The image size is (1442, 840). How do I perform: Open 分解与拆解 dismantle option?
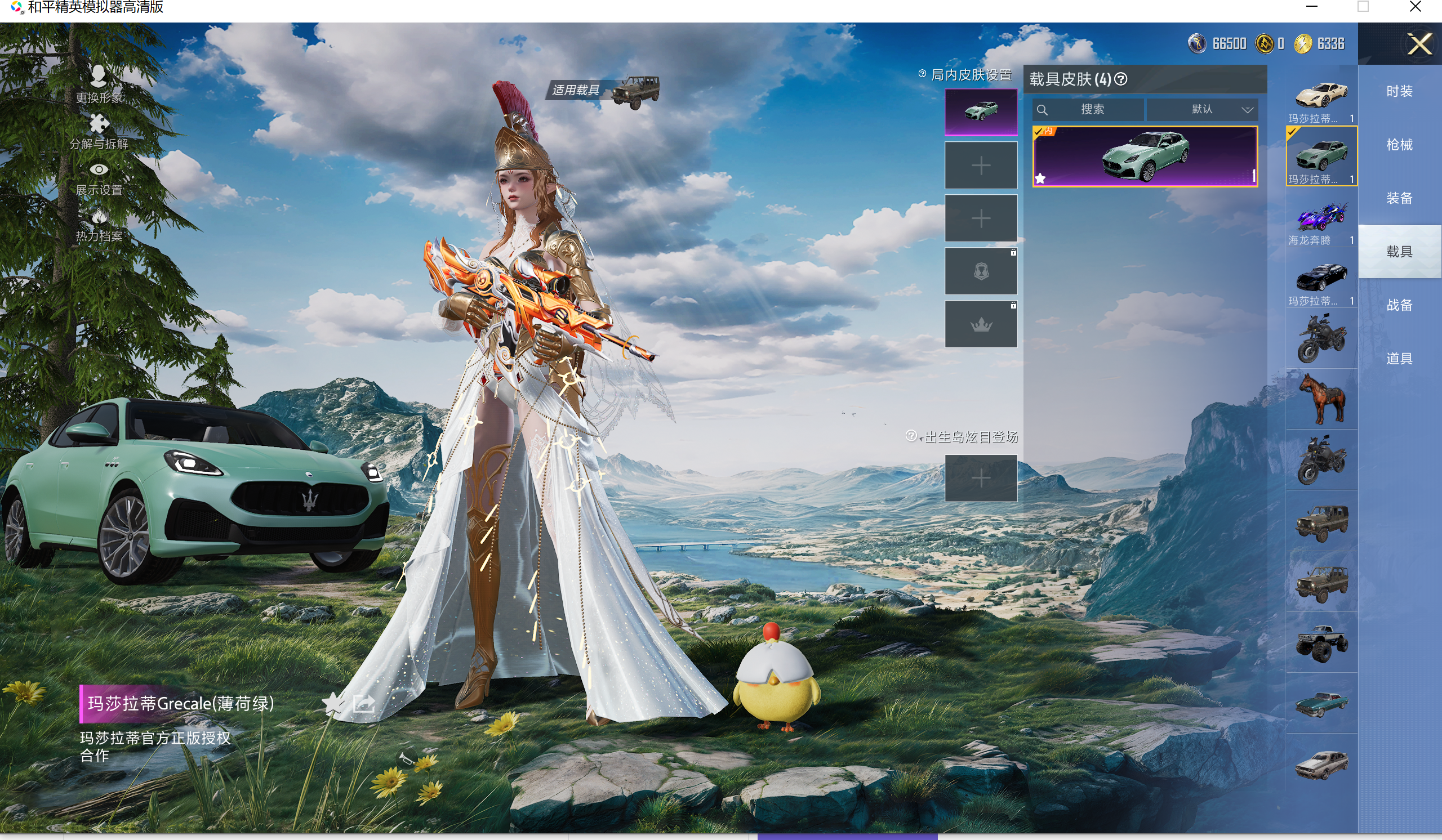(x=99, y=132)
